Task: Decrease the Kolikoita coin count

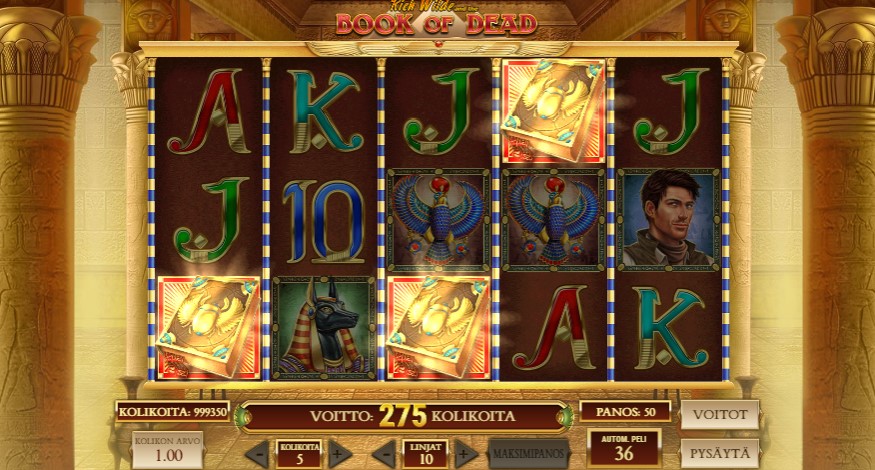Action: coord(257,454)
